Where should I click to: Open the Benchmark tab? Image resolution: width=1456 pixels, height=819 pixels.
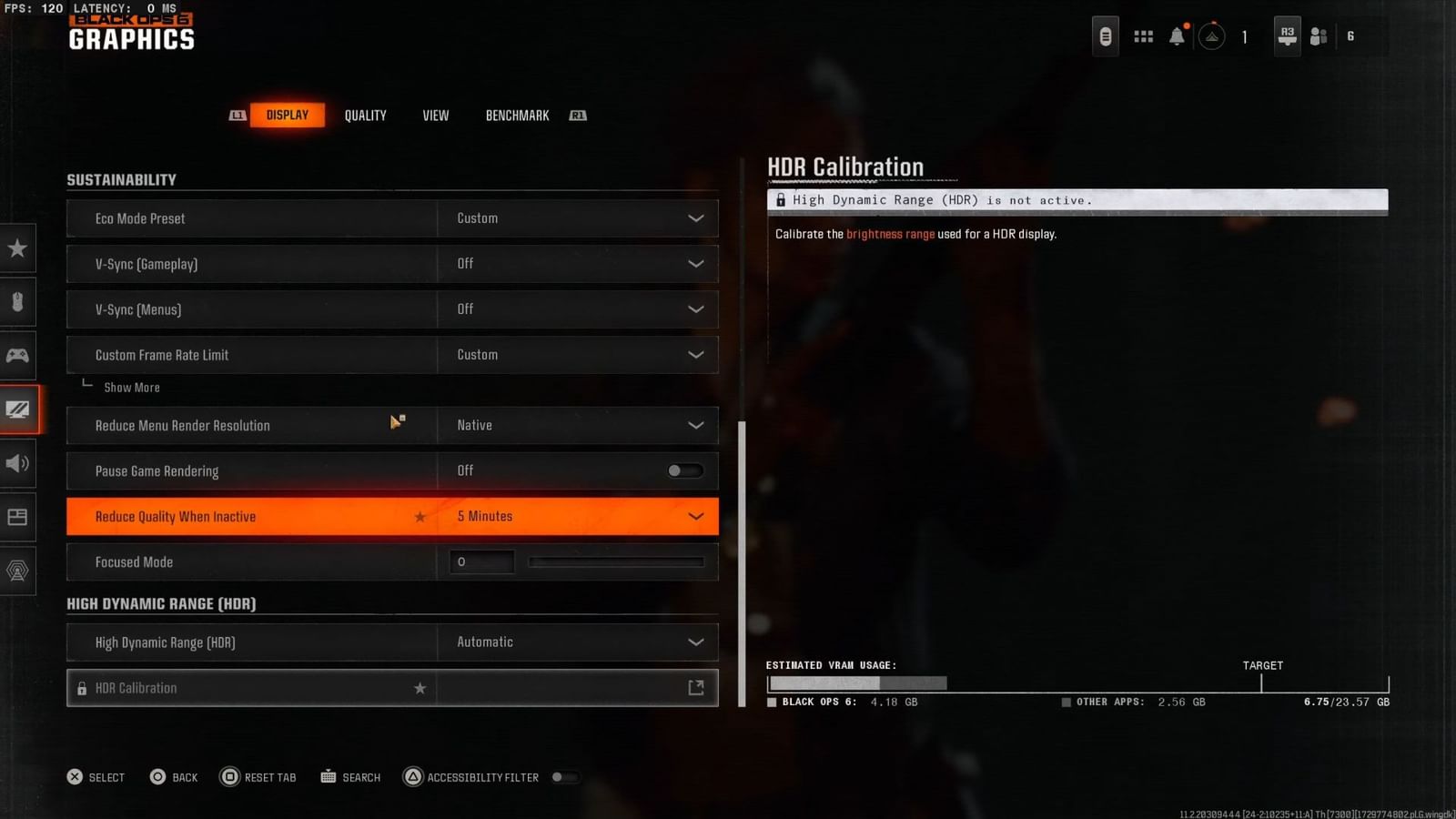tap(517, 115)
